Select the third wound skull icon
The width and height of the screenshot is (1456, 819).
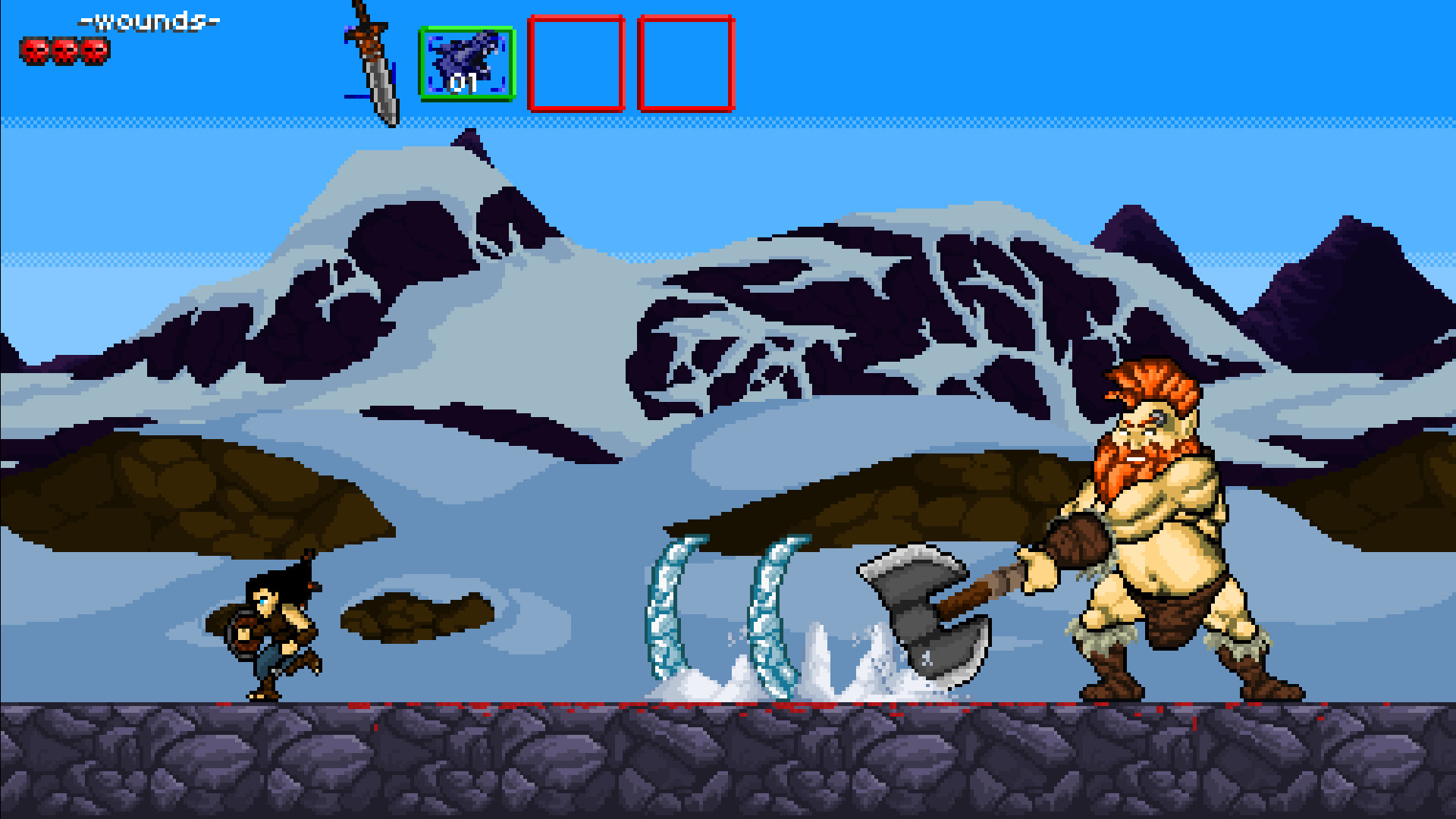(97, 50)
